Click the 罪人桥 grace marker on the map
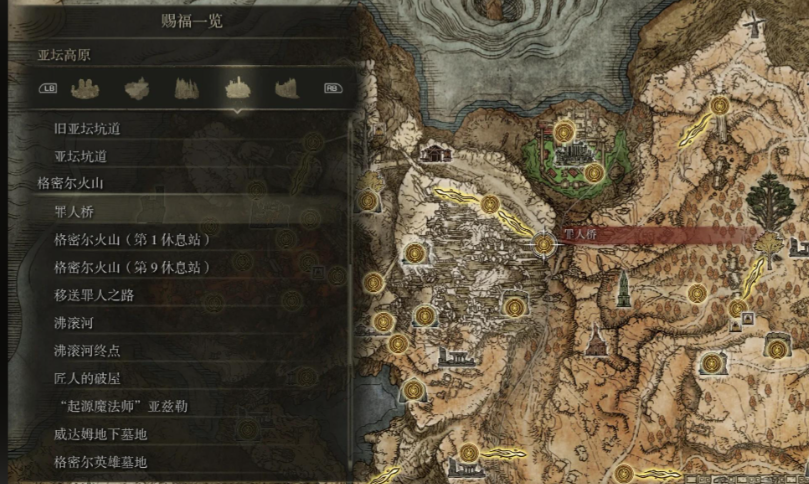Viewport: 809px width, 484px height. [x=543, y=243]
